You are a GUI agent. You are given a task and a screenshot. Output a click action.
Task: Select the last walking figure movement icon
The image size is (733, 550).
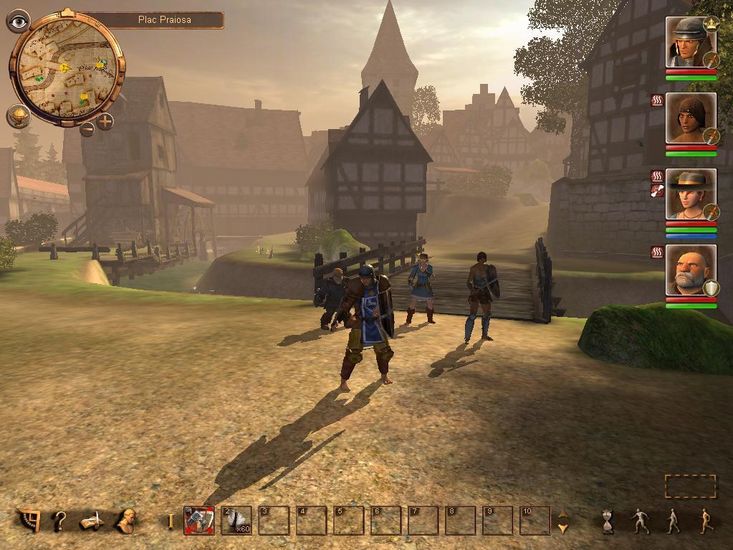point(705,520)
